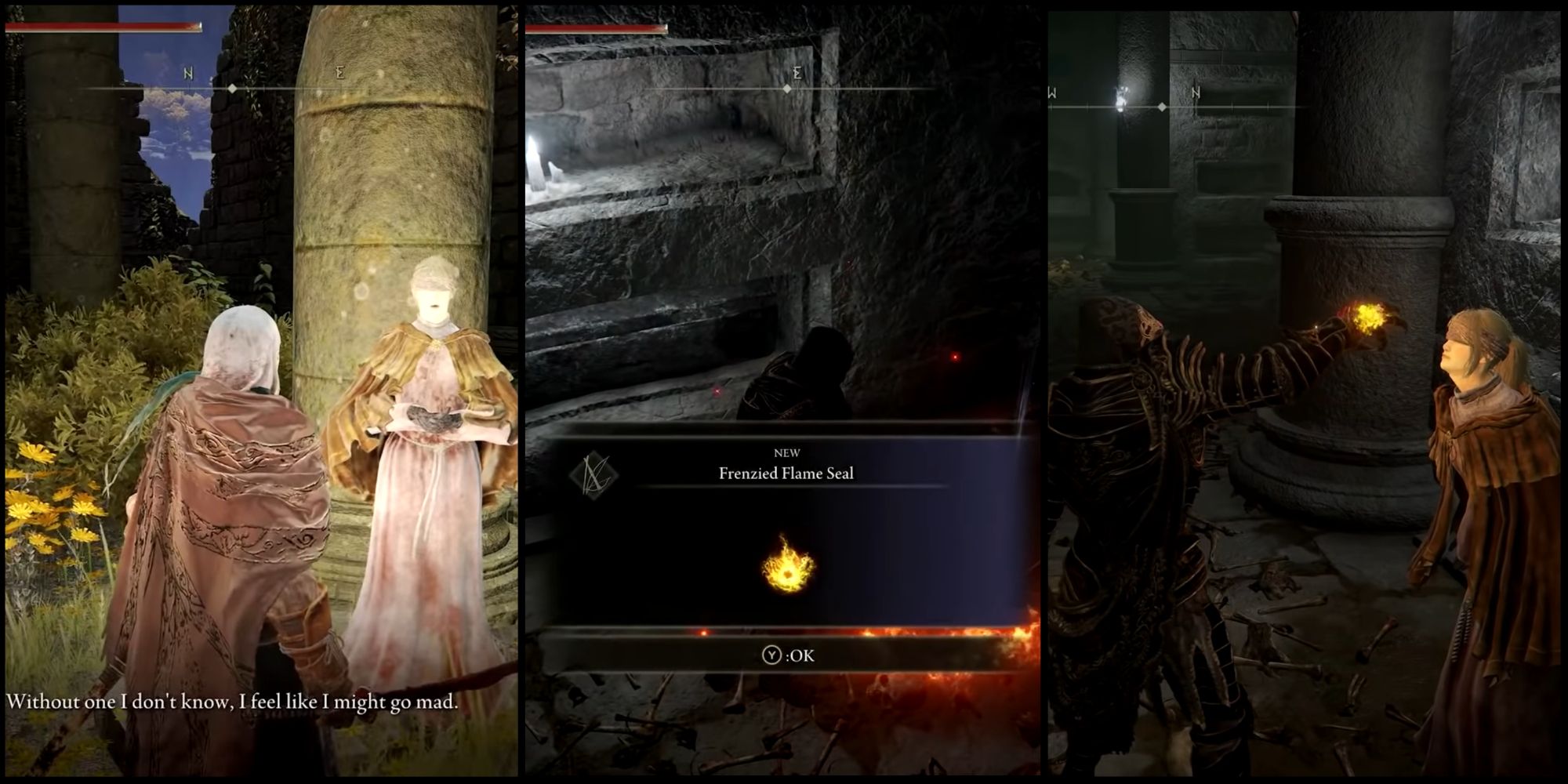Viewport: 1568px width, 784px height.
Task: Toggle the diamond heading indicator on the middle compass bar
Action: pyautogui.click(x=786, y=89)
